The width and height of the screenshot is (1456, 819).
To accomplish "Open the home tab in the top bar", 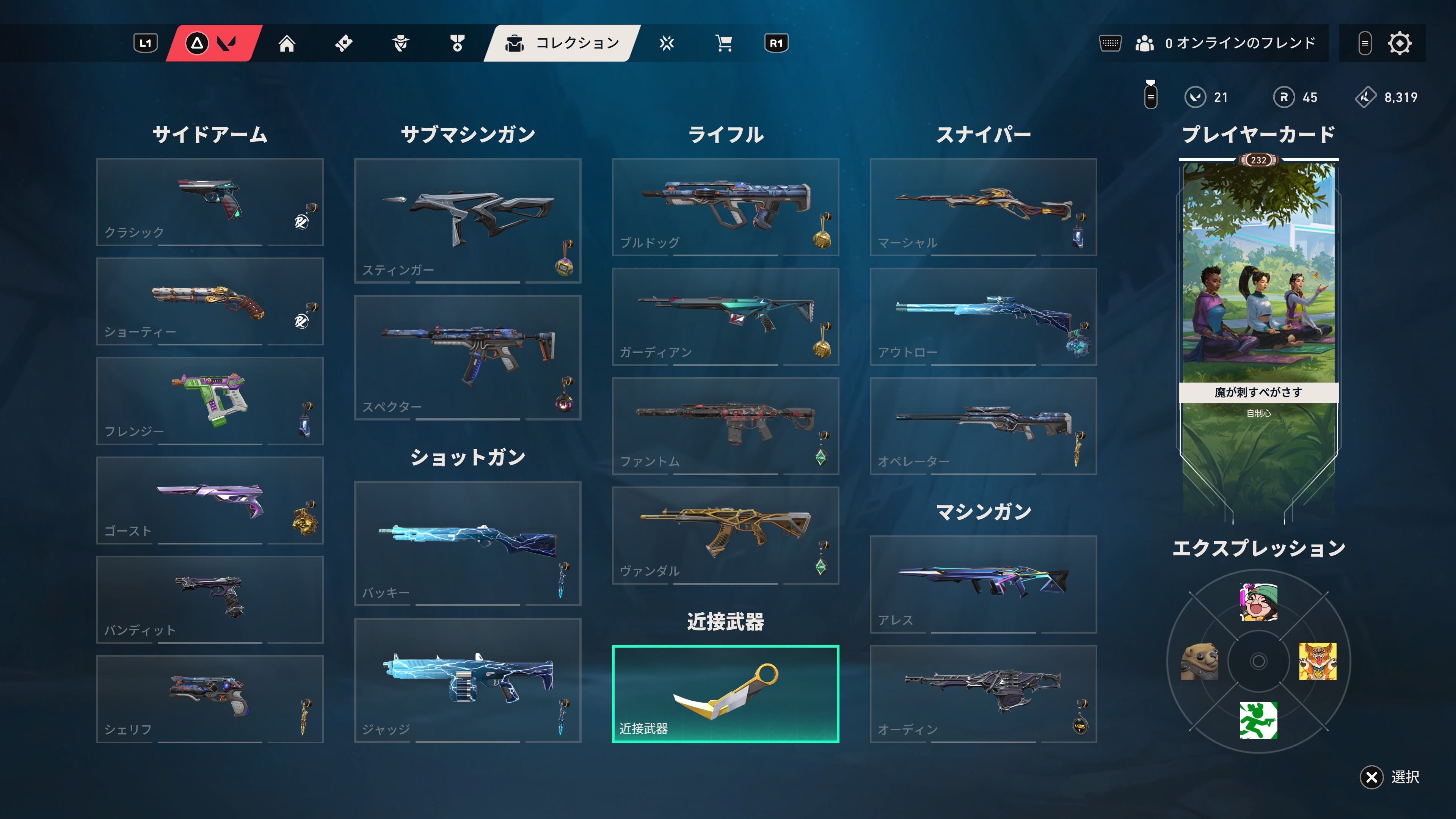I will tap(287, 44).
